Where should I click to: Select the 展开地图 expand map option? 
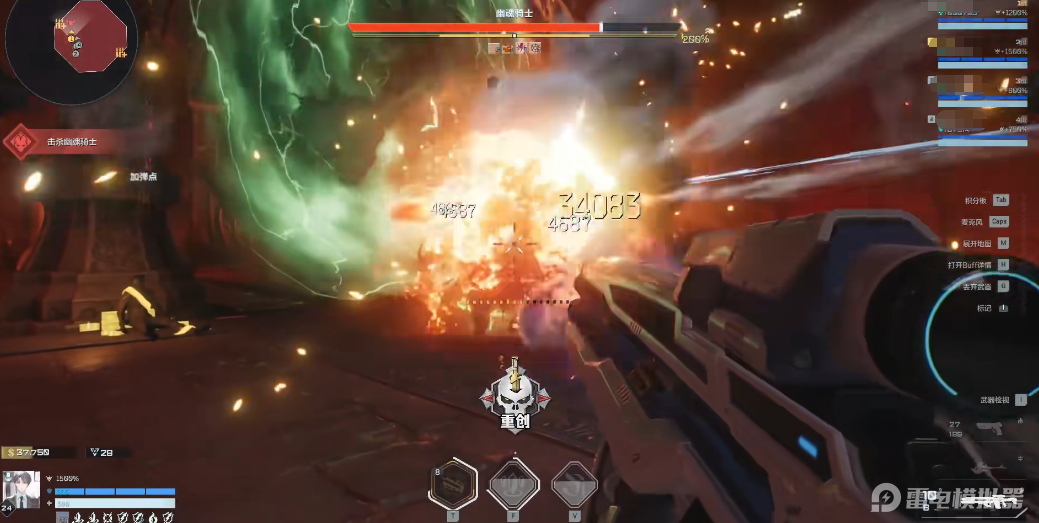point(985,243)
